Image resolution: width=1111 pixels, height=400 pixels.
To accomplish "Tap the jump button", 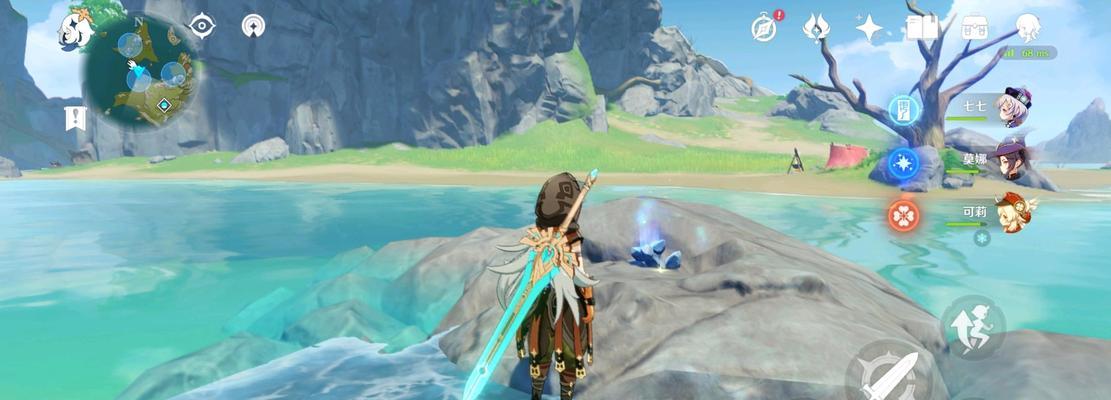I will click(x=972, y=326).
